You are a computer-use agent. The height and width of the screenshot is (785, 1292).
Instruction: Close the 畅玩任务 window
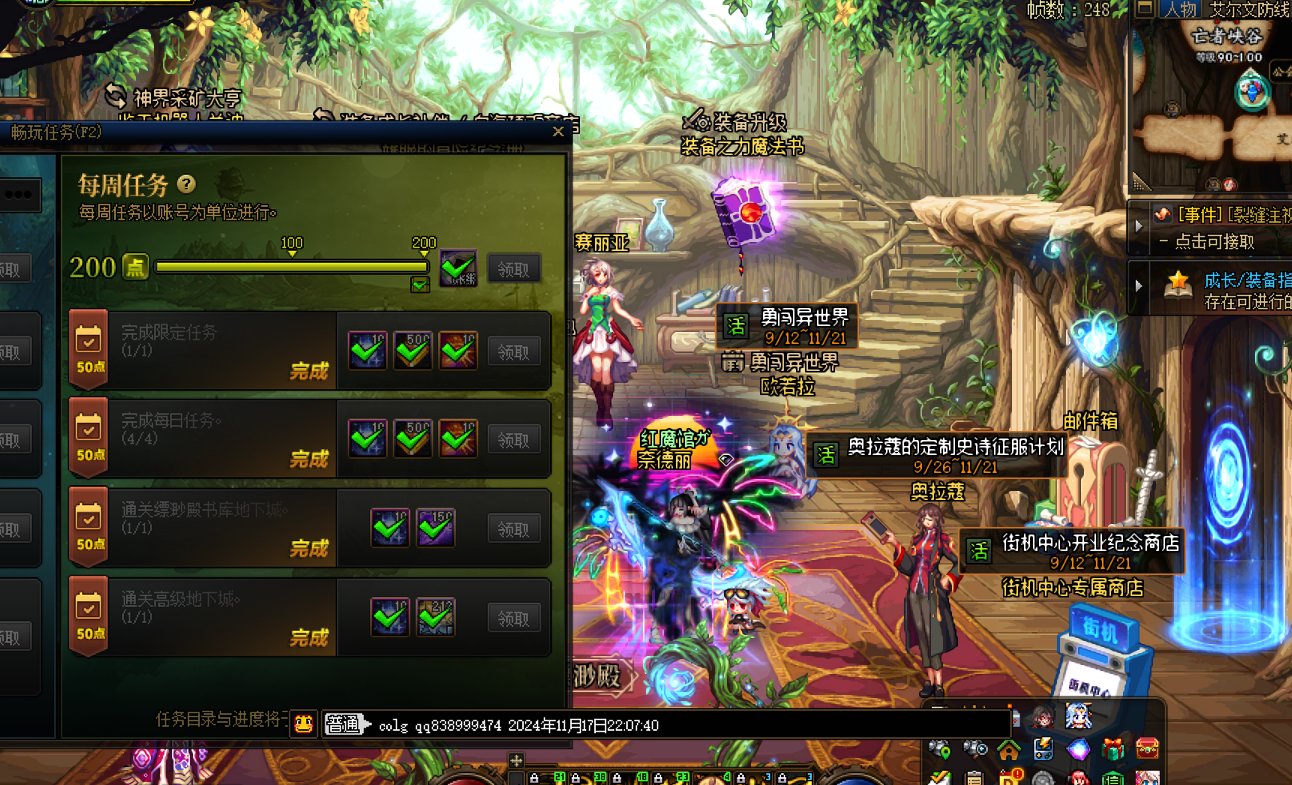point(558,131)
